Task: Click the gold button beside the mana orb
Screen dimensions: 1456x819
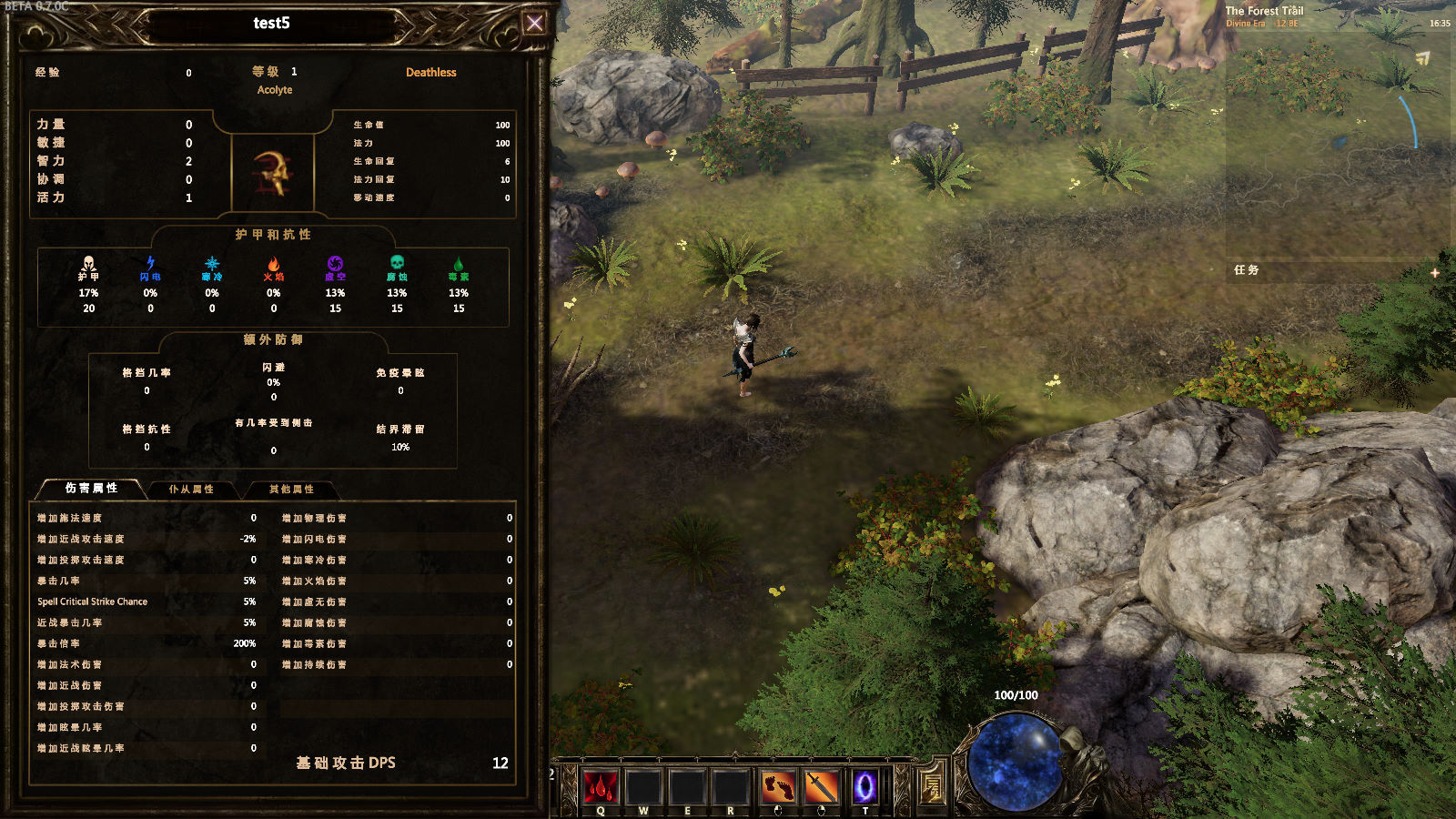Action: (x=933, y=785)
